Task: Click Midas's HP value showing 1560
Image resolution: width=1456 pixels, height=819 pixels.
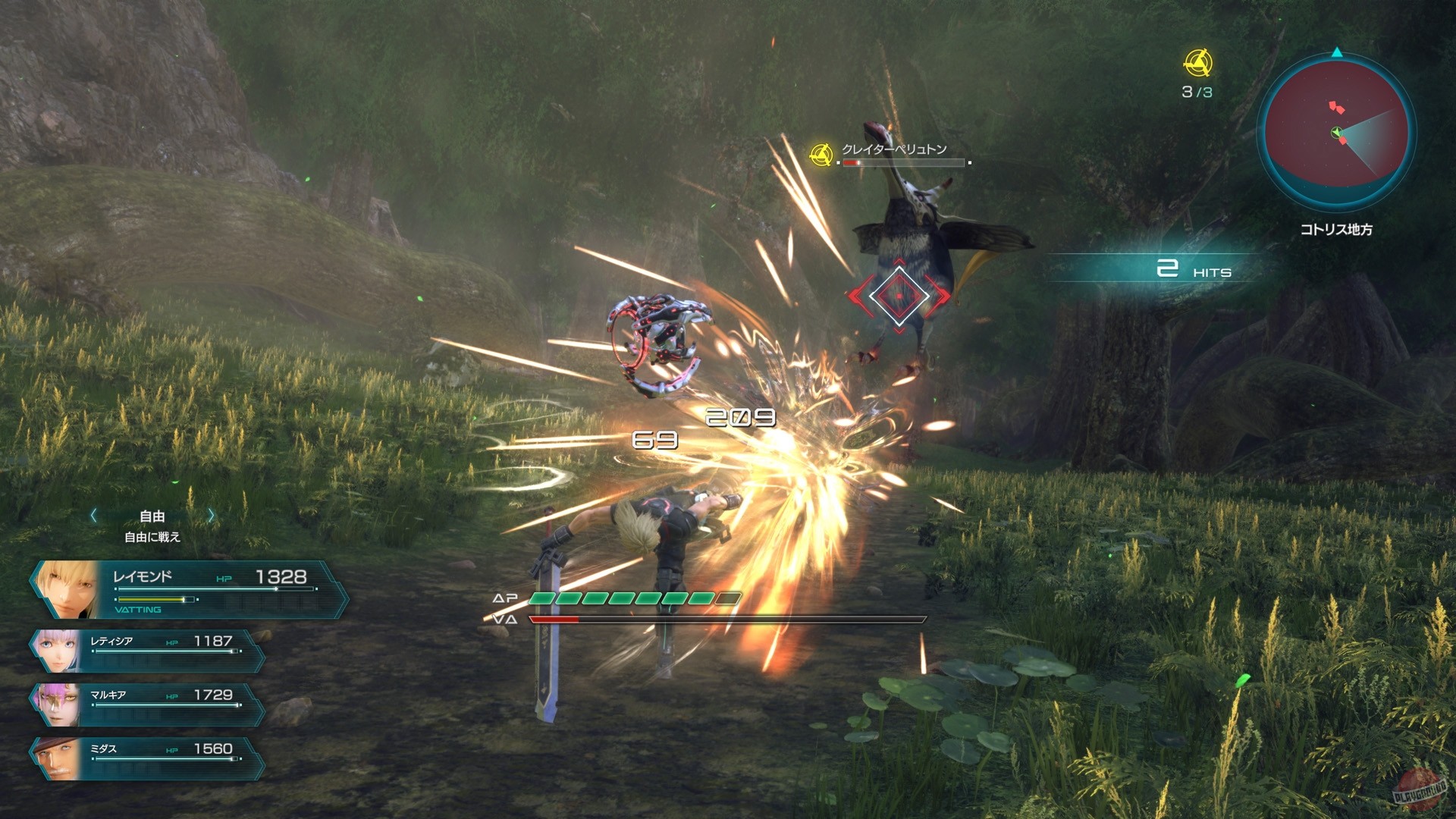Action: point(213,748)
